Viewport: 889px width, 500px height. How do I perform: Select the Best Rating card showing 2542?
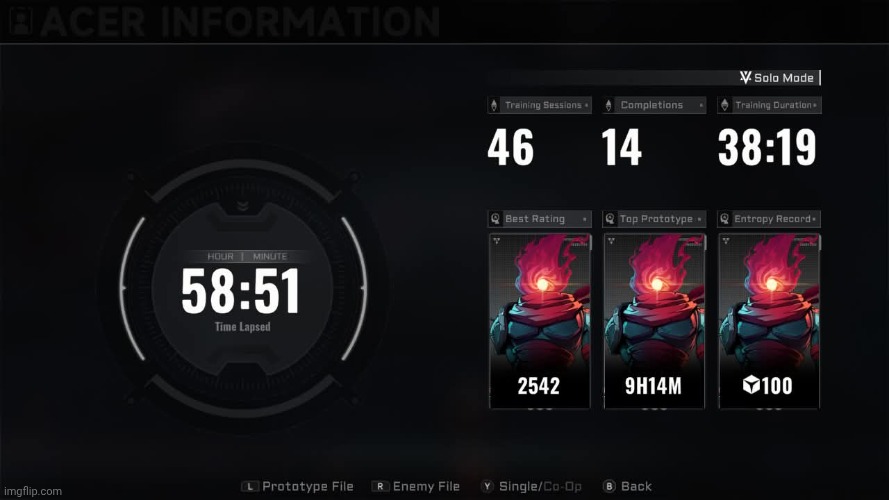coord(539,321)
